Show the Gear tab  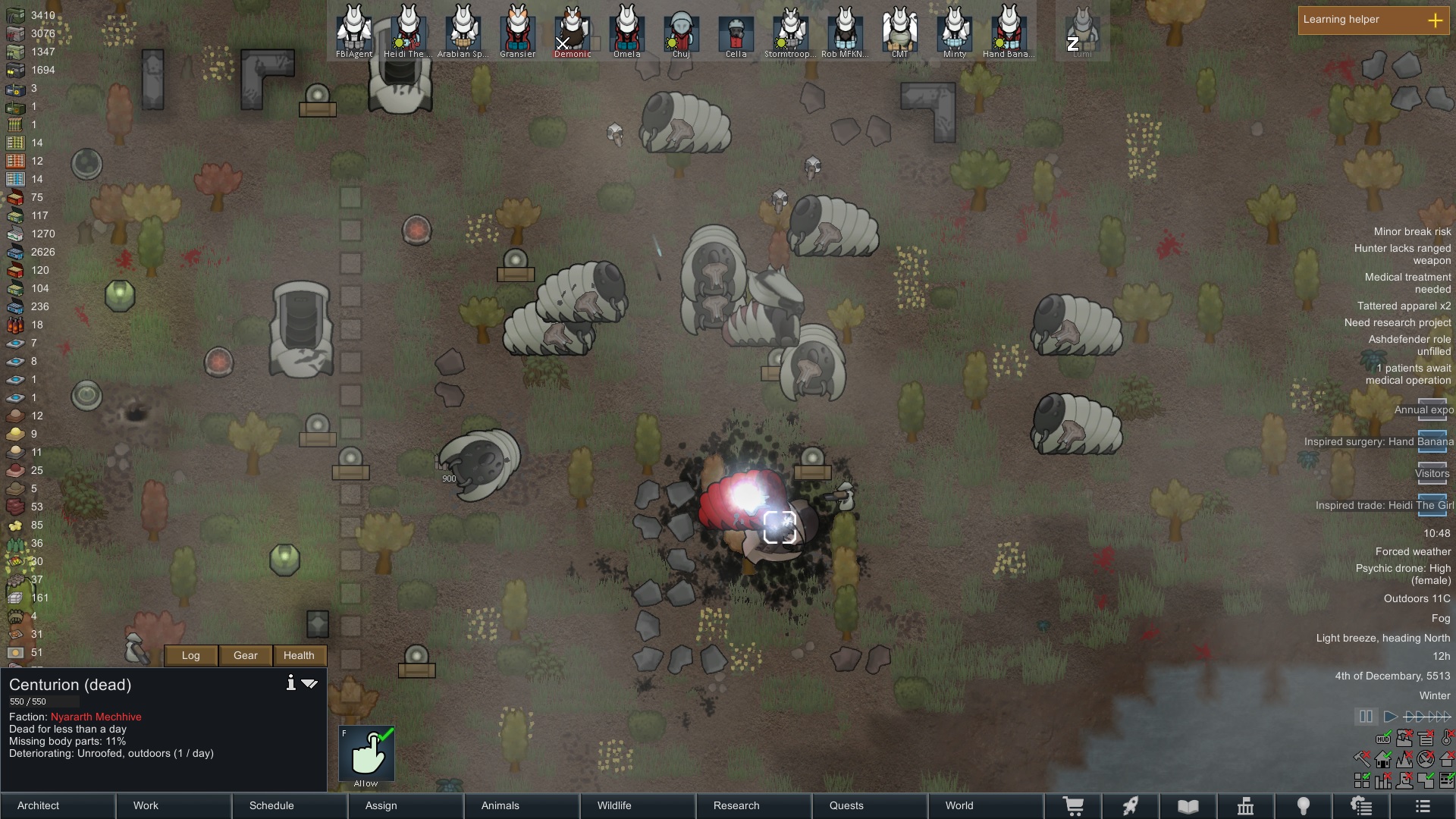(x=246, y=655)
